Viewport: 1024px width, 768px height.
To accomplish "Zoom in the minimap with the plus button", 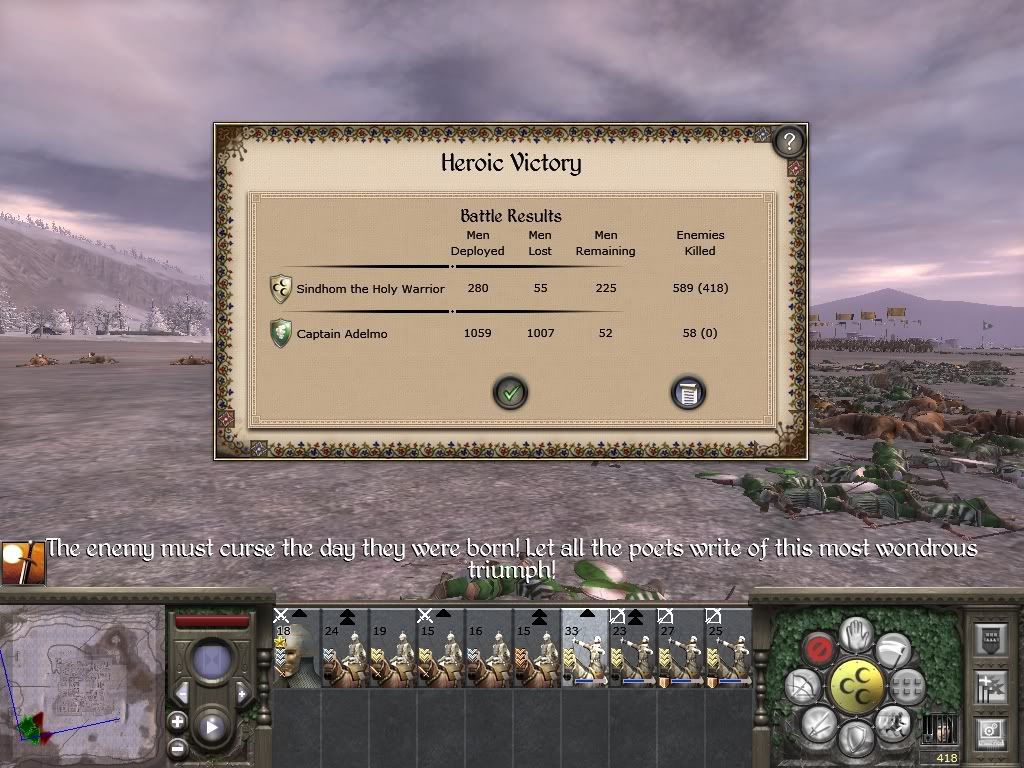I will pos(177,721).
